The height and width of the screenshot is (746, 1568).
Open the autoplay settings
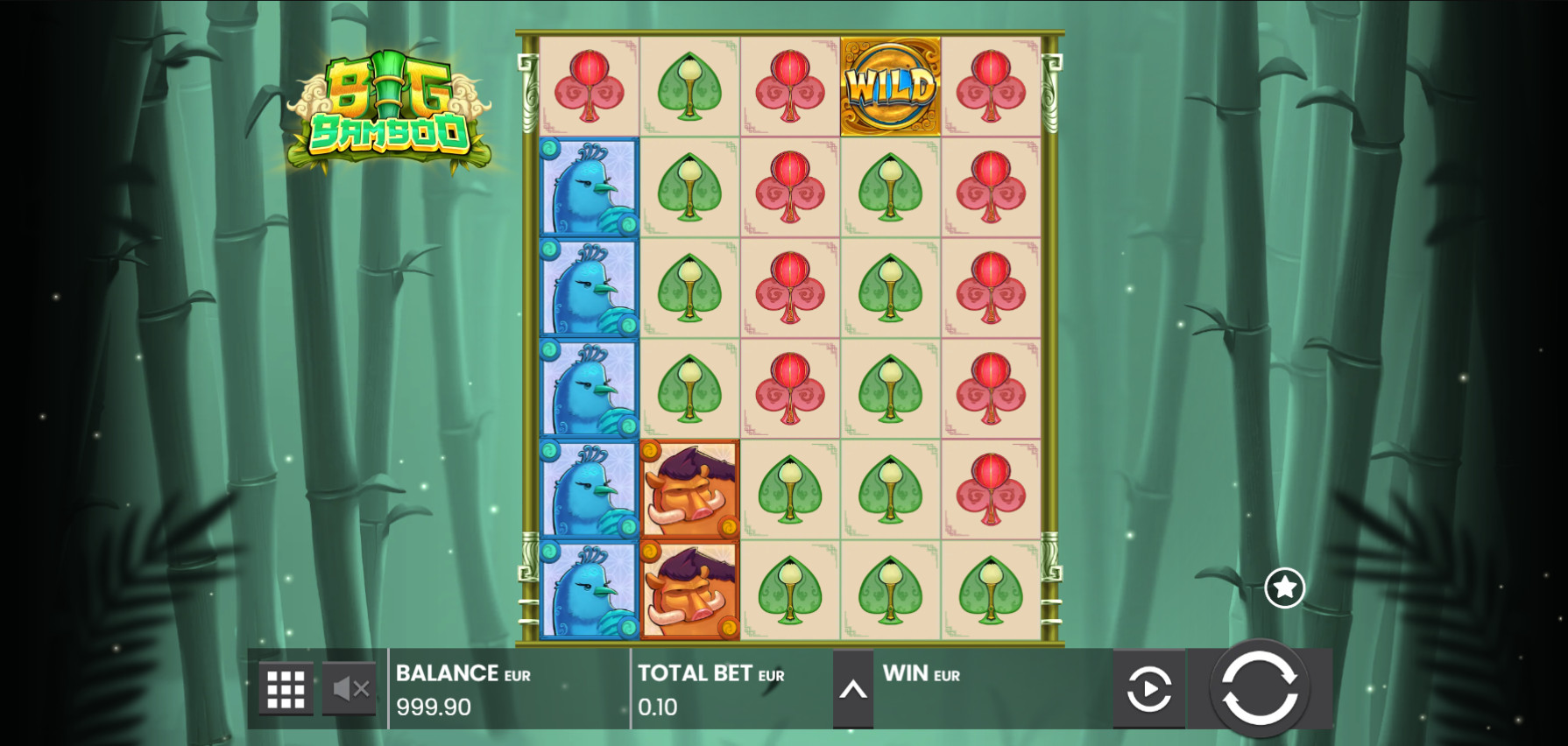click(x=1148, y=689)
